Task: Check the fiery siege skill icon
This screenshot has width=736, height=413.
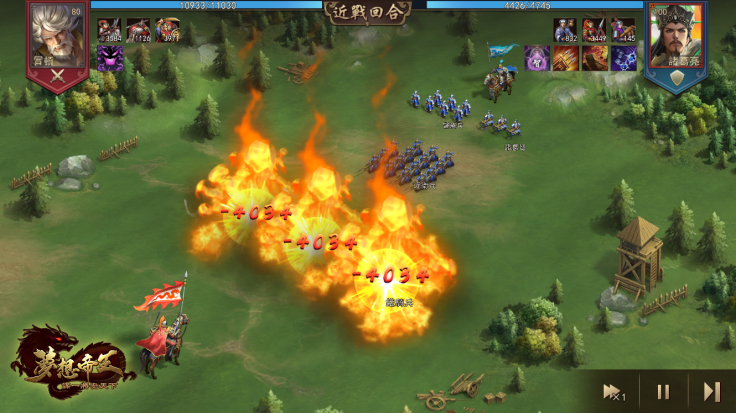Action: (x=595, y=58)
